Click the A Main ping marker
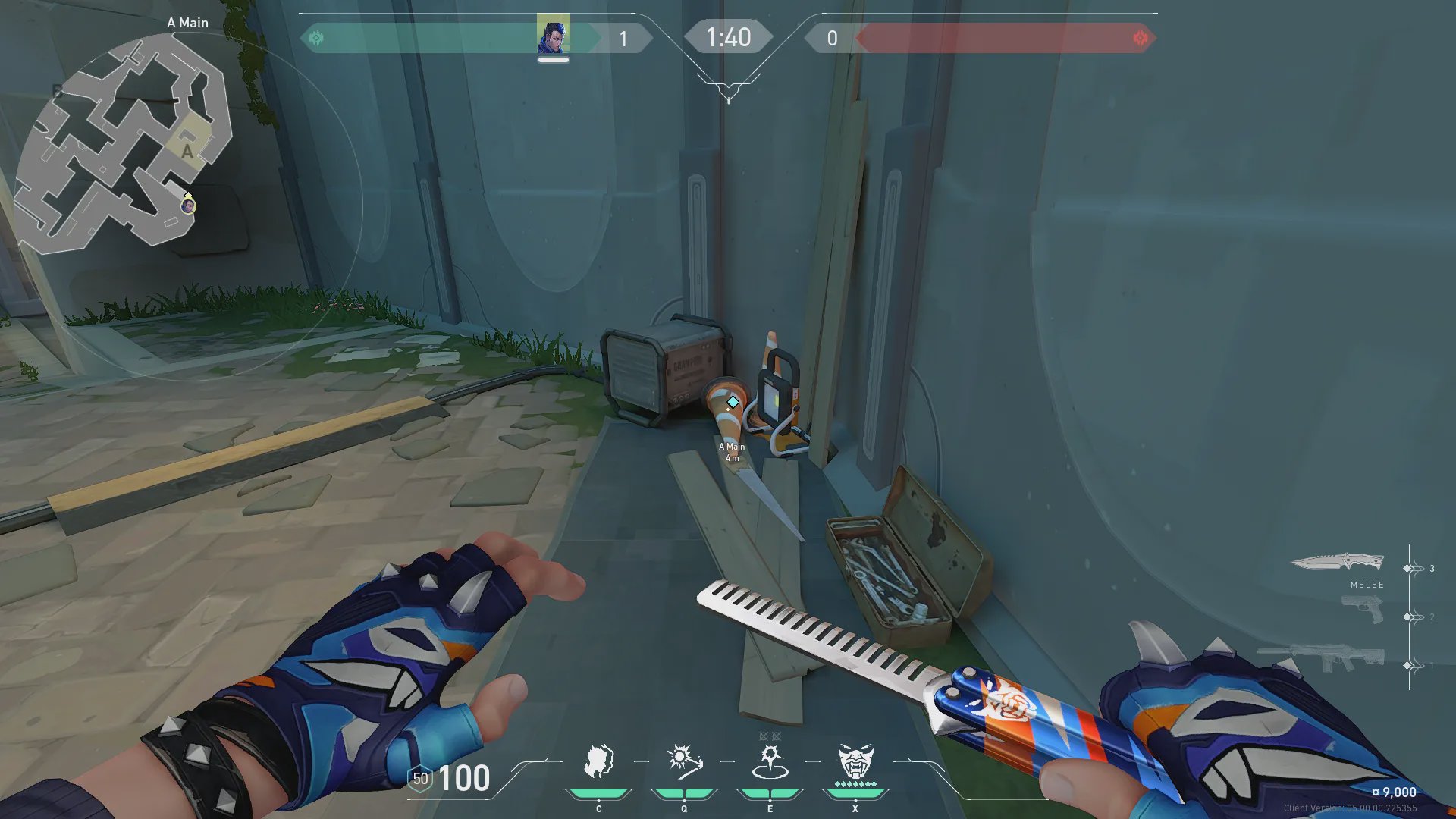Viewport: 1456px width, 819px height. click(x=733, y=402)
